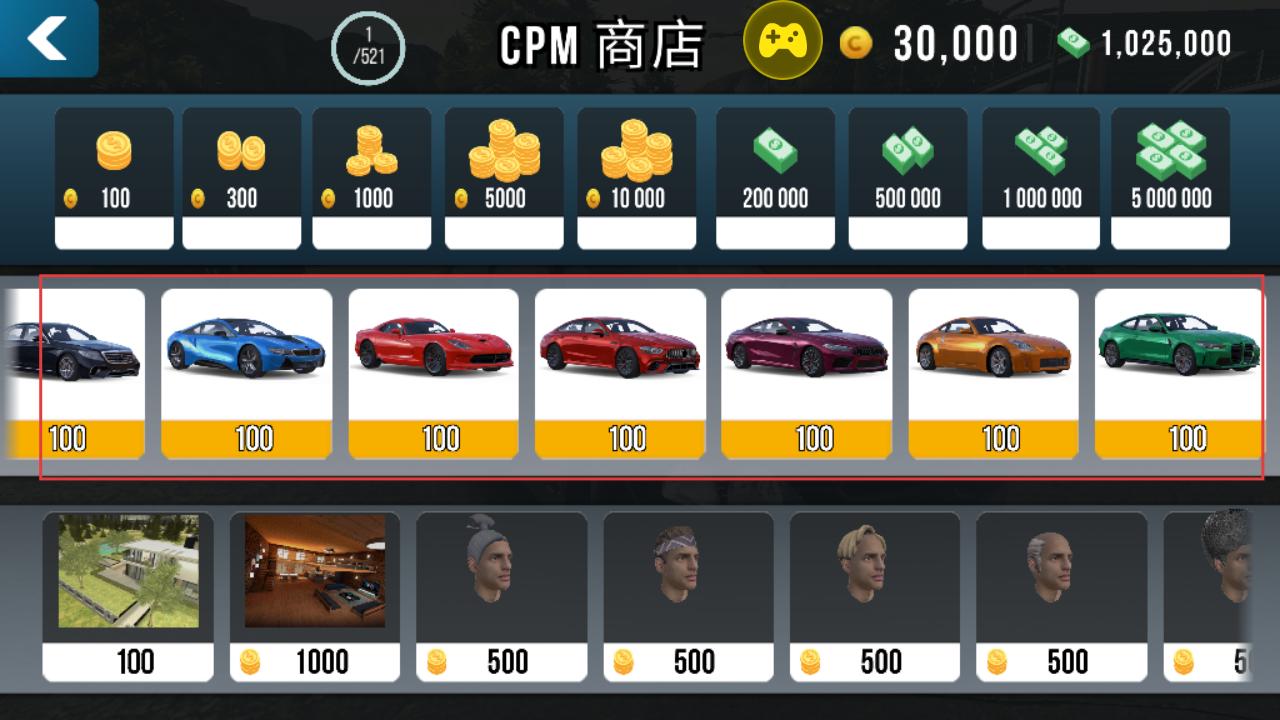This screenshot has height=720, width=1280.
Task: Choose the orange coupe car
Action: [x=993, y=373]
